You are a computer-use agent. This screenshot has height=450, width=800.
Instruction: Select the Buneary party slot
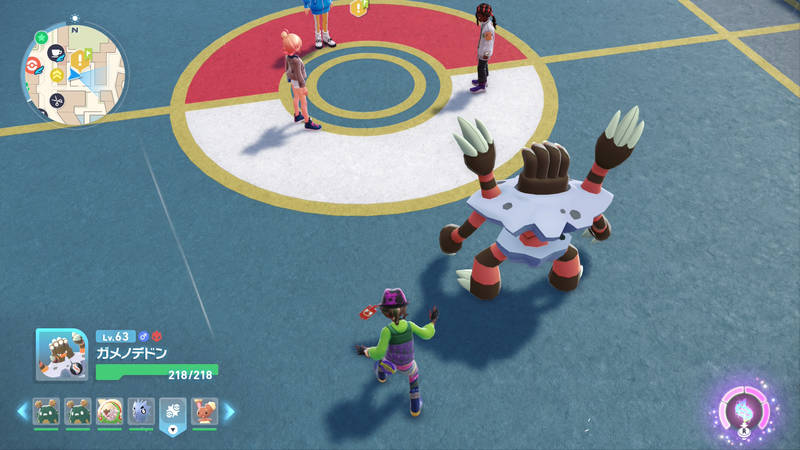click(x=203, y=410)
